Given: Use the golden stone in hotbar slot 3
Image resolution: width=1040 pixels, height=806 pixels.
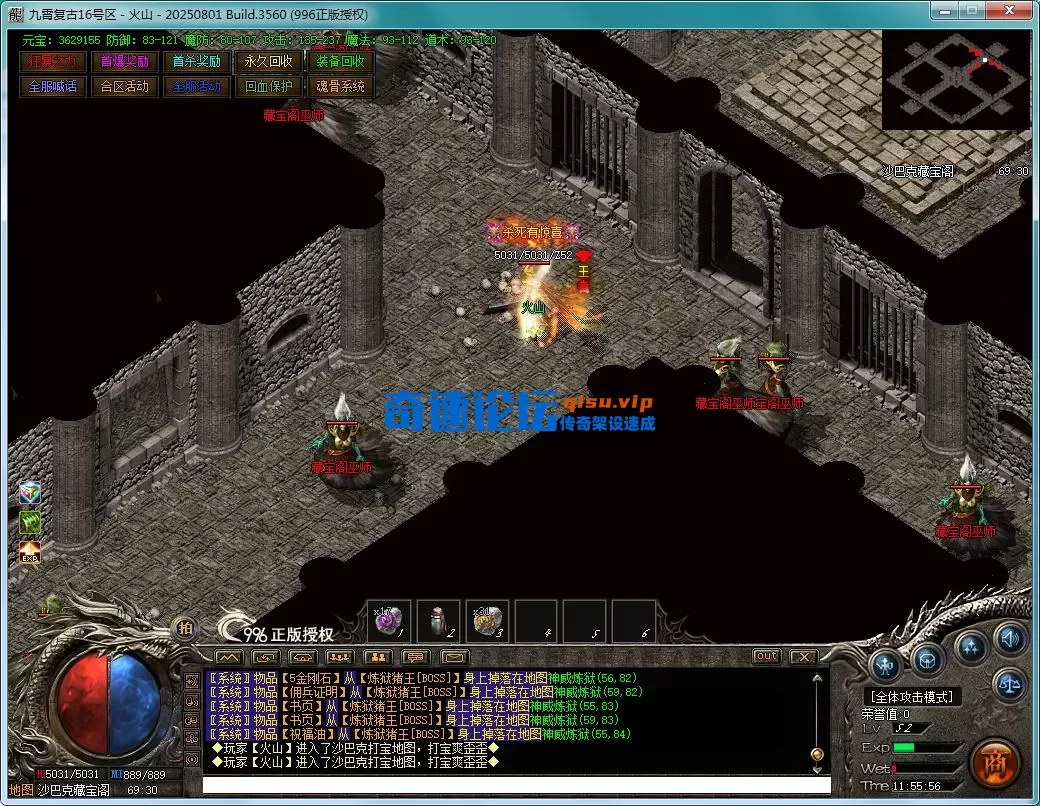Looking at the screenshot, I should click(x=486, y=622).
